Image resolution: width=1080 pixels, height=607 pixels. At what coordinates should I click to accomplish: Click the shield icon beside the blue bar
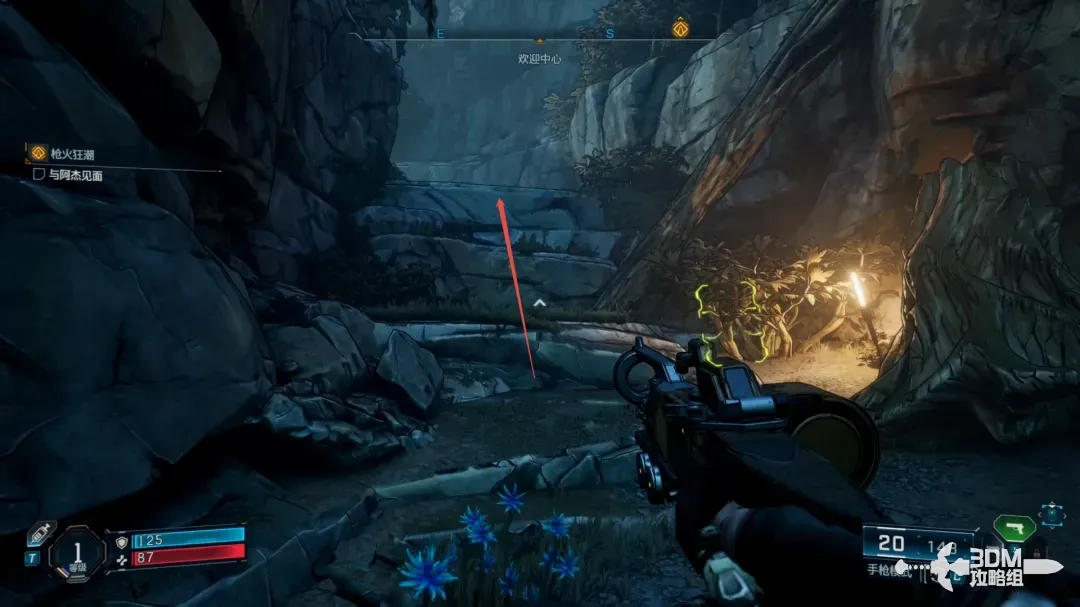[122, 541]
